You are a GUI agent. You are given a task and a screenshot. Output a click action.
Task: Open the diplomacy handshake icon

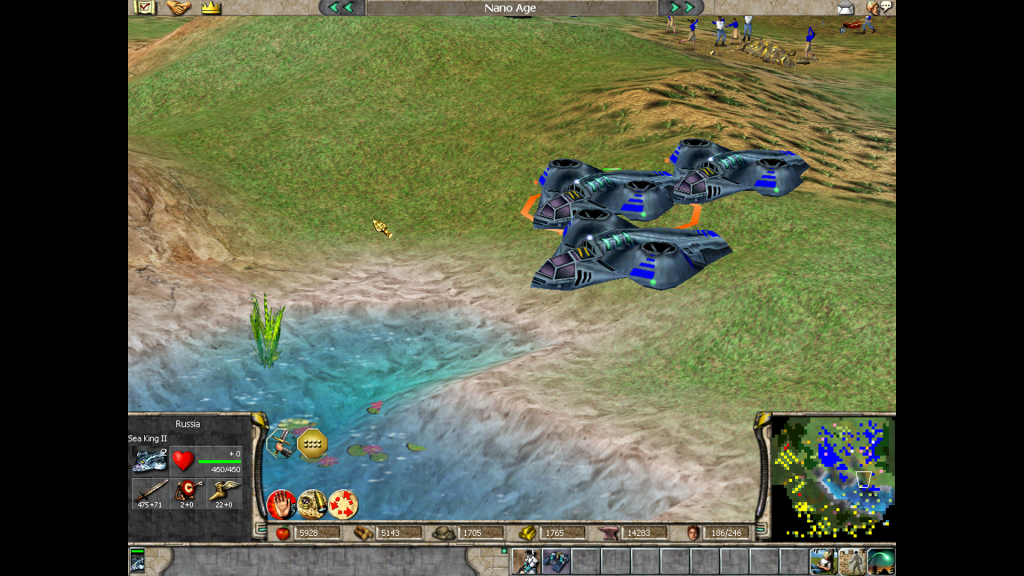tap(178, 7)
